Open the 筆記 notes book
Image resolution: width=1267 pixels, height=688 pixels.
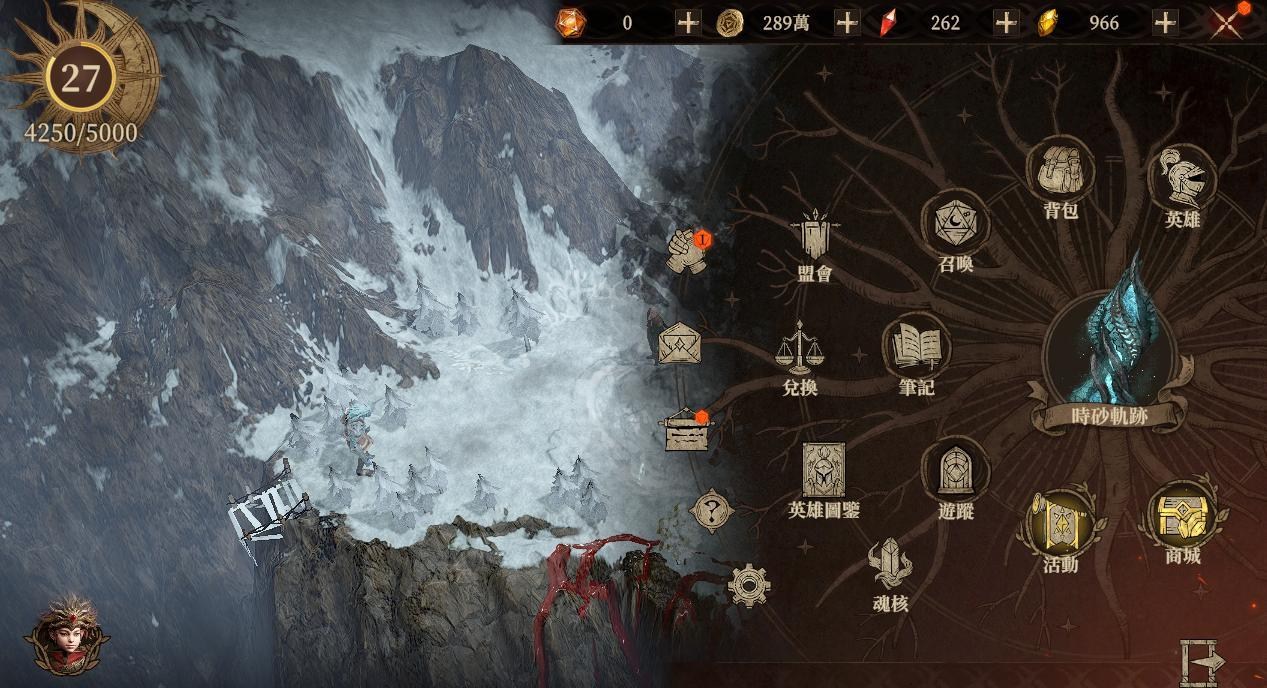click(916, 349)
